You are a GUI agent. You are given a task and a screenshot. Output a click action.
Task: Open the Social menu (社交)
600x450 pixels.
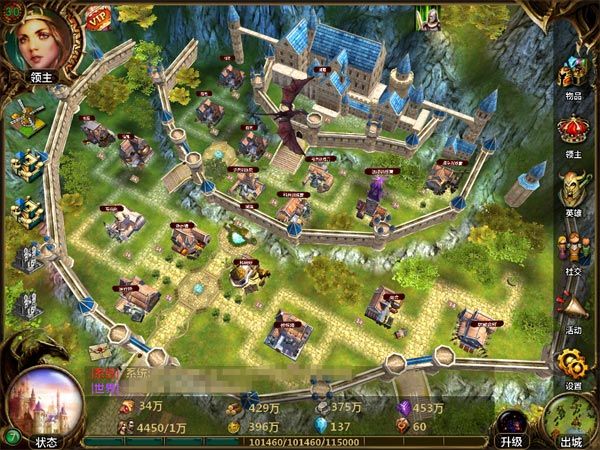tap(573, 250)
